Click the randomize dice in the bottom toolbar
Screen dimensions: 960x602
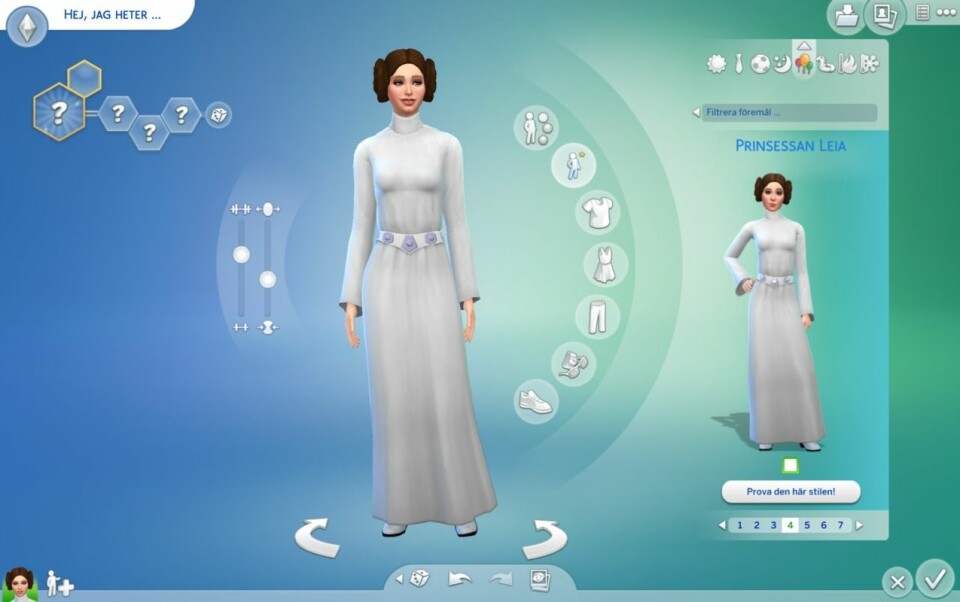[x=420, y=579]
